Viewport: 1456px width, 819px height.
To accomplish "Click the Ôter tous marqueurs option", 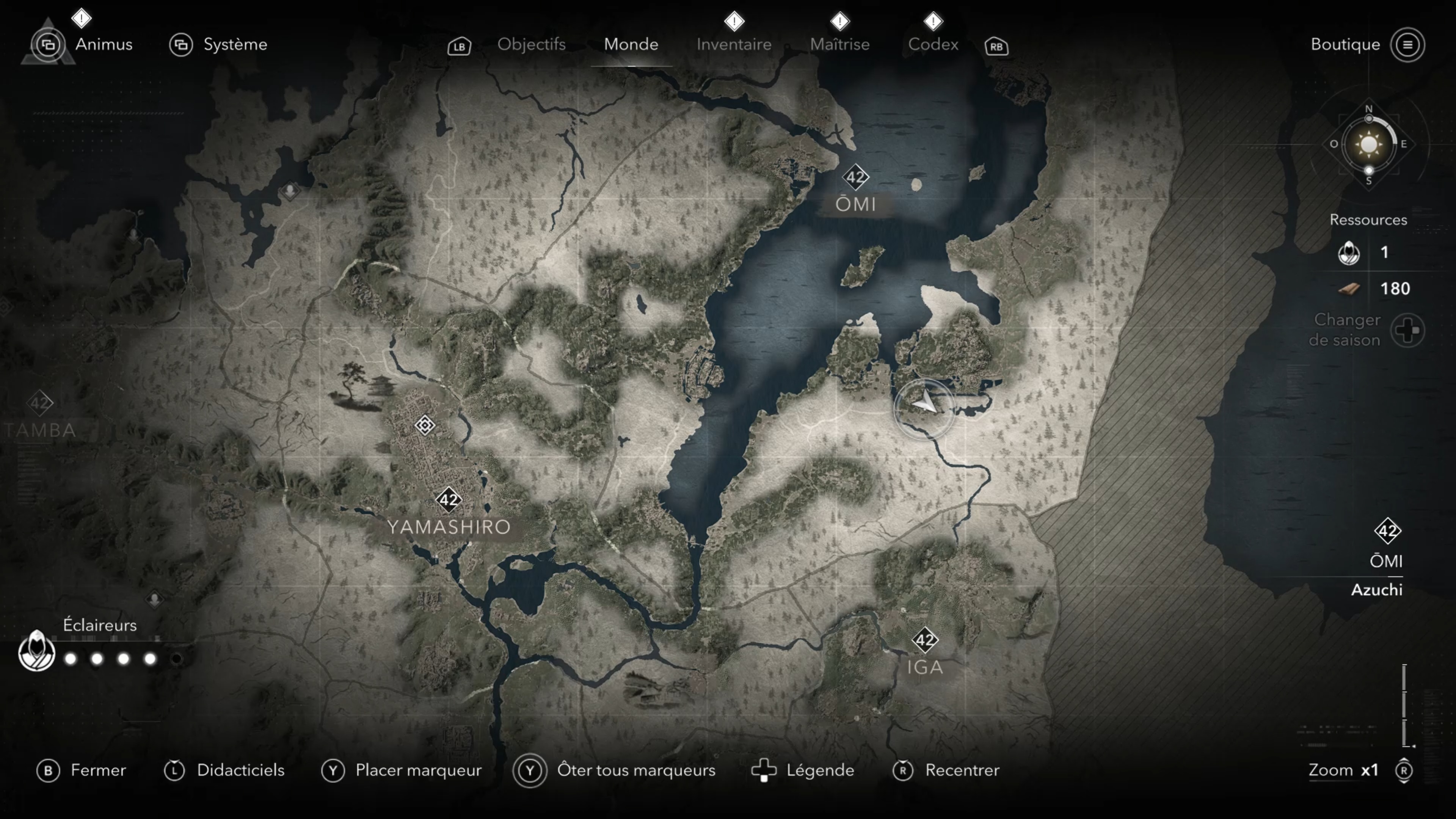I will click(x=636, y=770).
